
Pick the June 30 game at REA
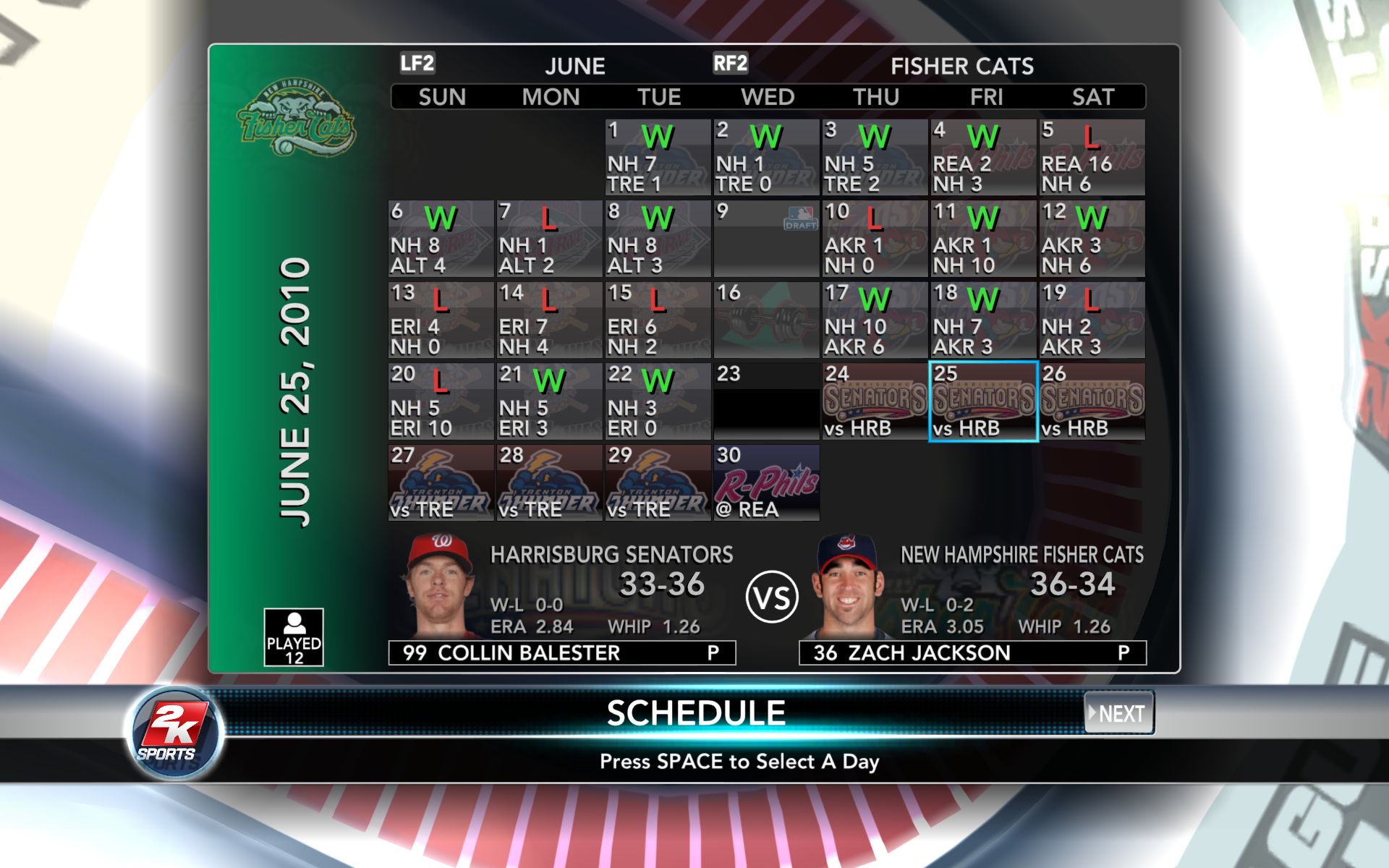766,482
